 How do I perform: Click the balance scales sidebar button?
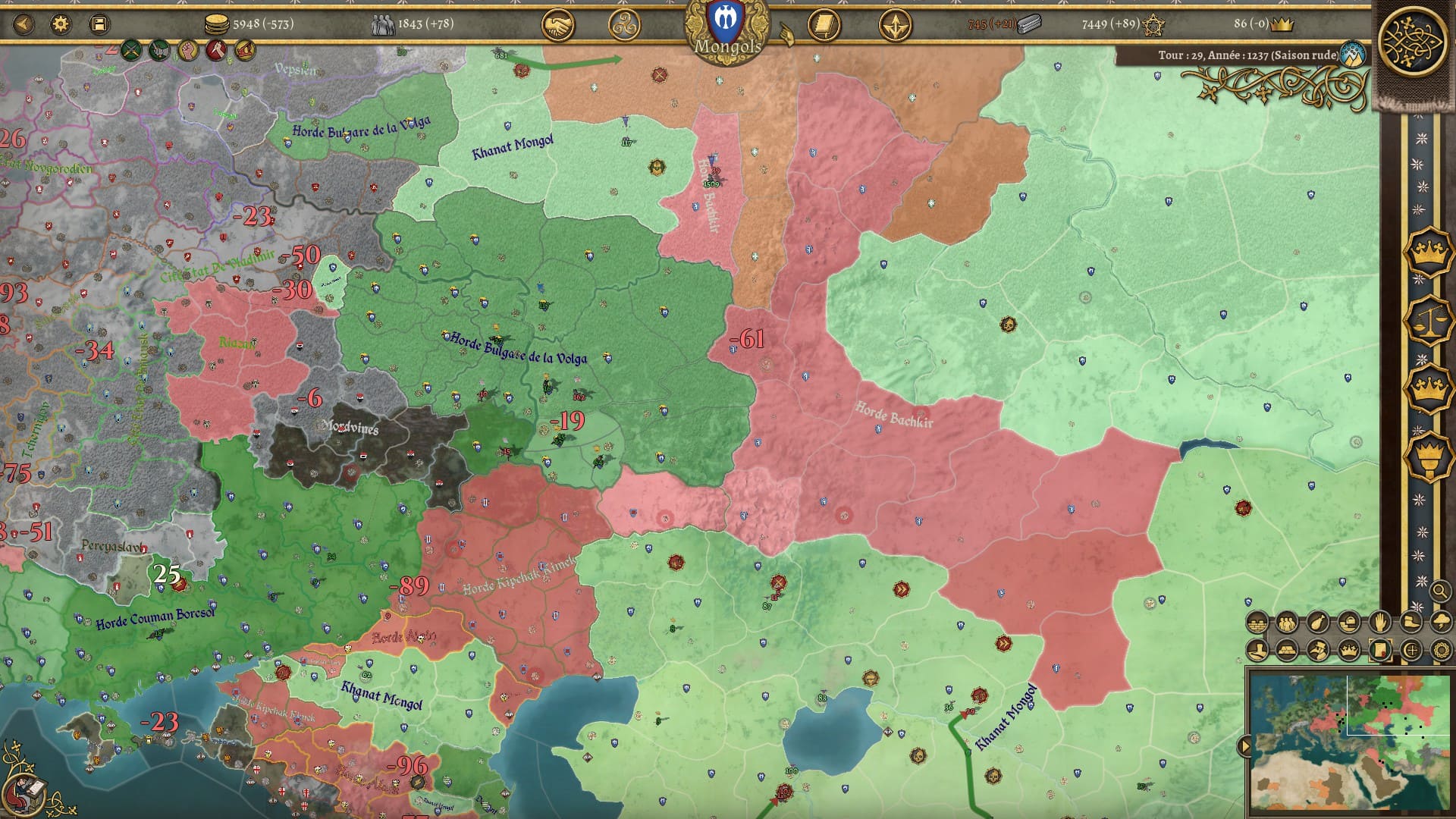[x=1428, y=319]
